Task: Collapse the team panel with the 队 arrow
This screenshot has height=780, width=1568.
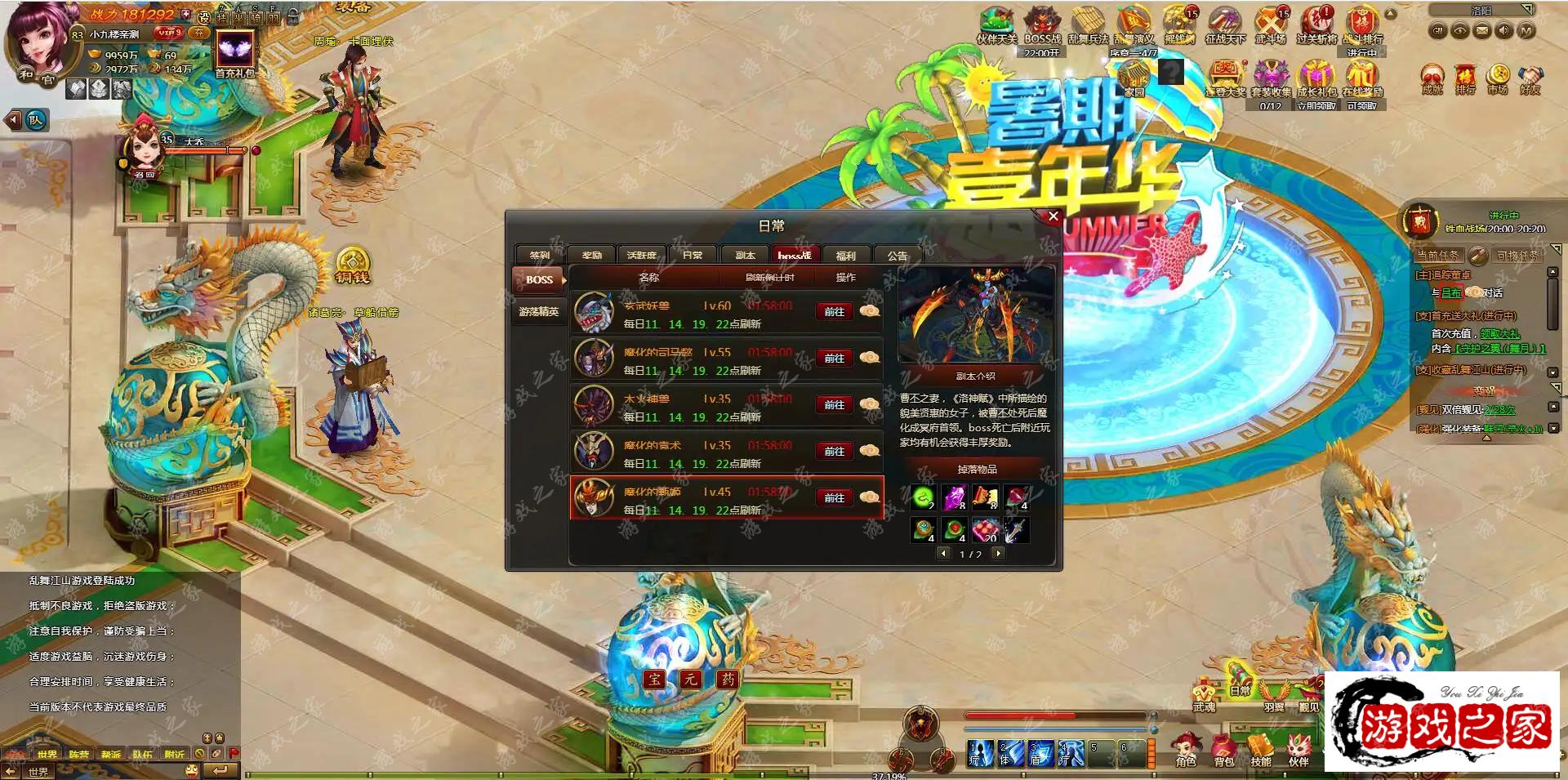Action: click(11, 119)
